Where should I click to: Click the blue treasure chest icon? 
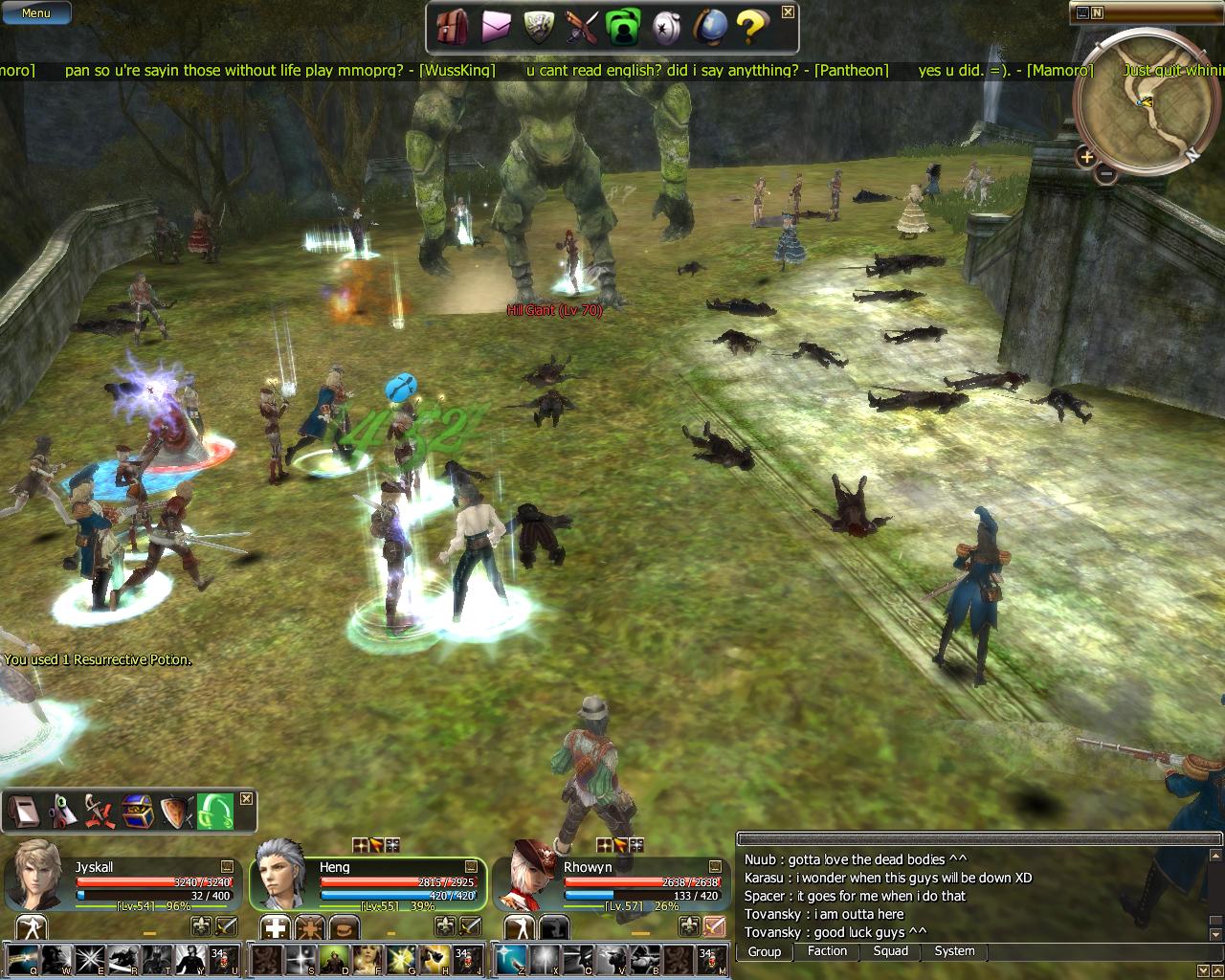click(x=137, y=813)
